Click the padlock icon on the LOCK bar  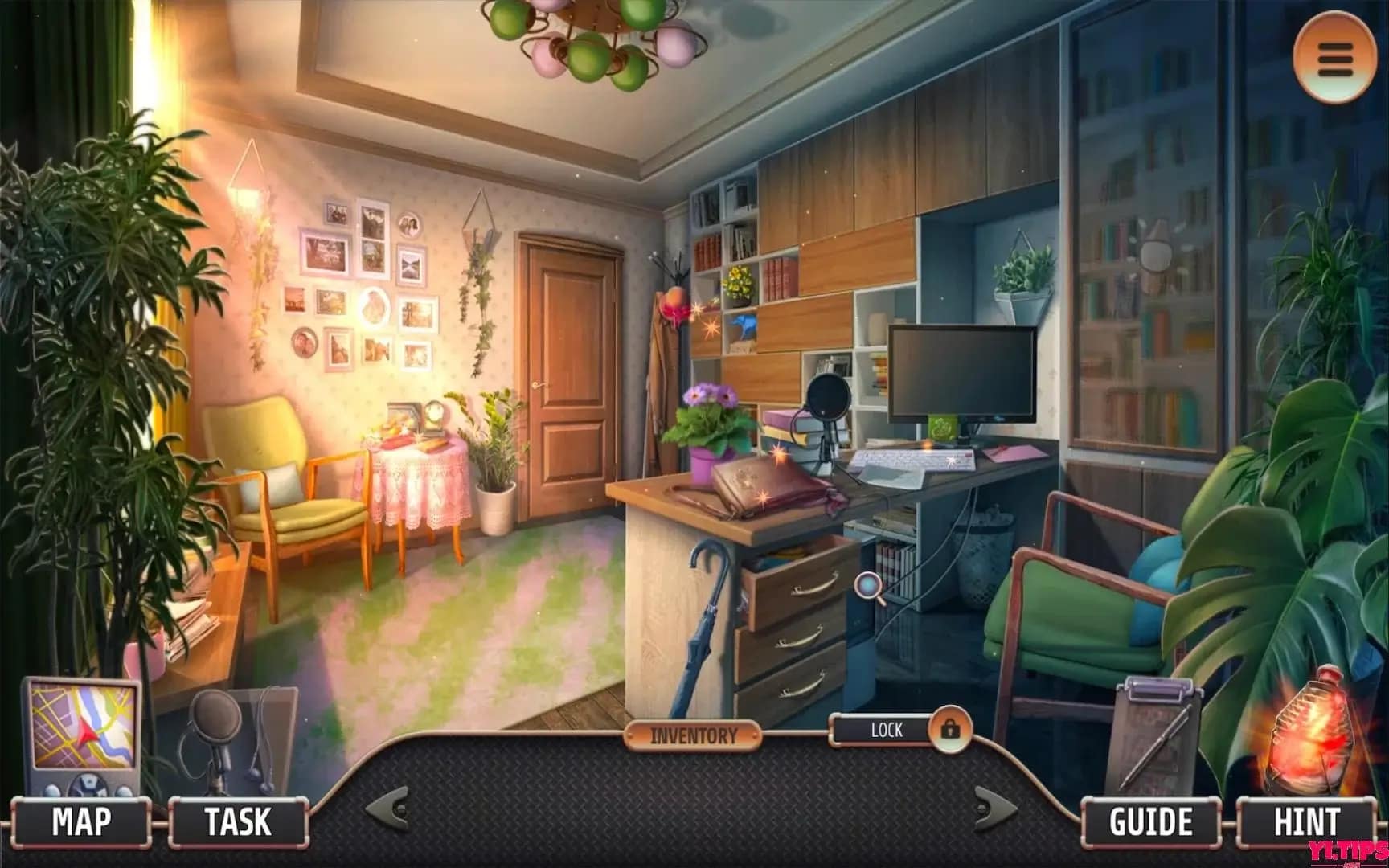[x=952, y=731]
